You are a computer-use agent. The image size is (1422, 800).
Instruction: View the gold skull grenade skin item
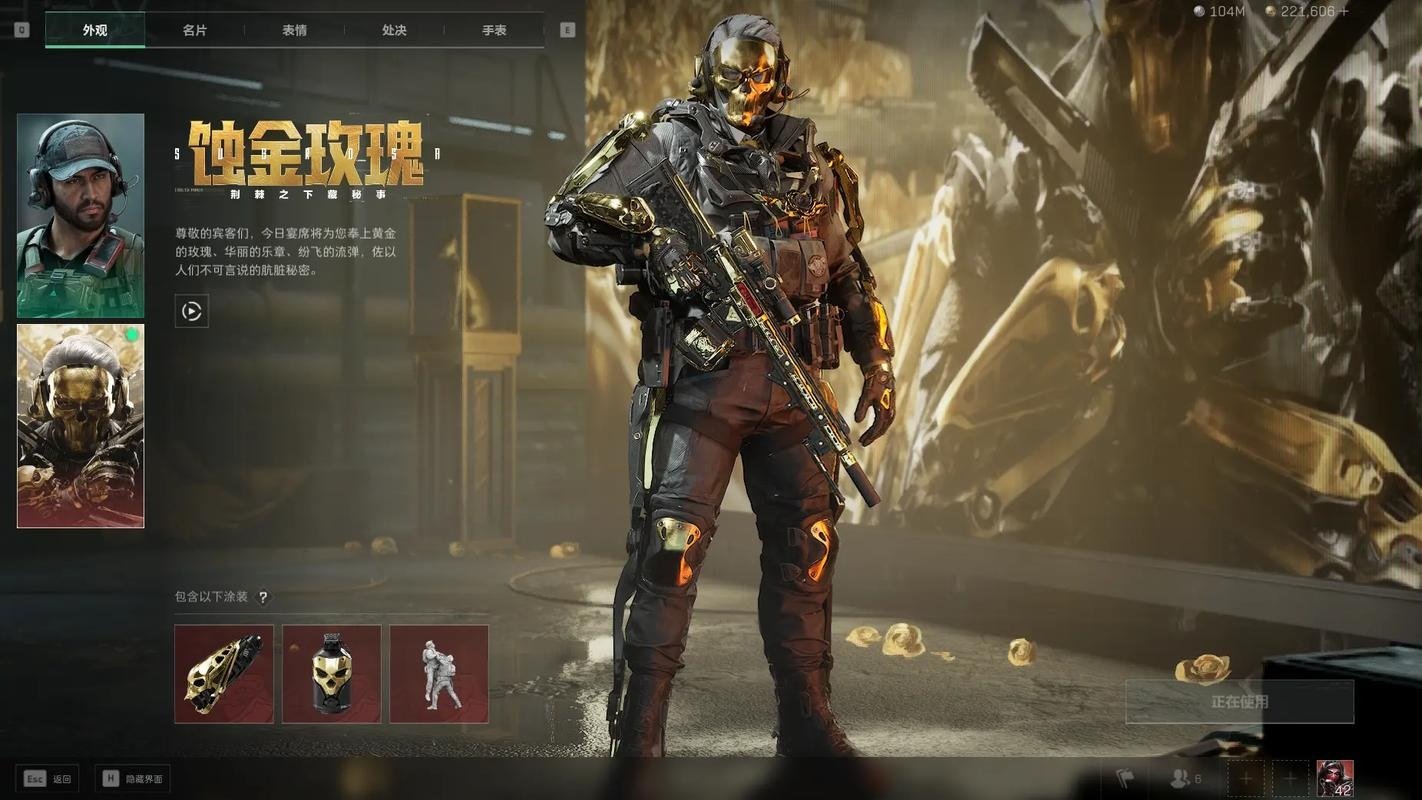tap(331, 674)
